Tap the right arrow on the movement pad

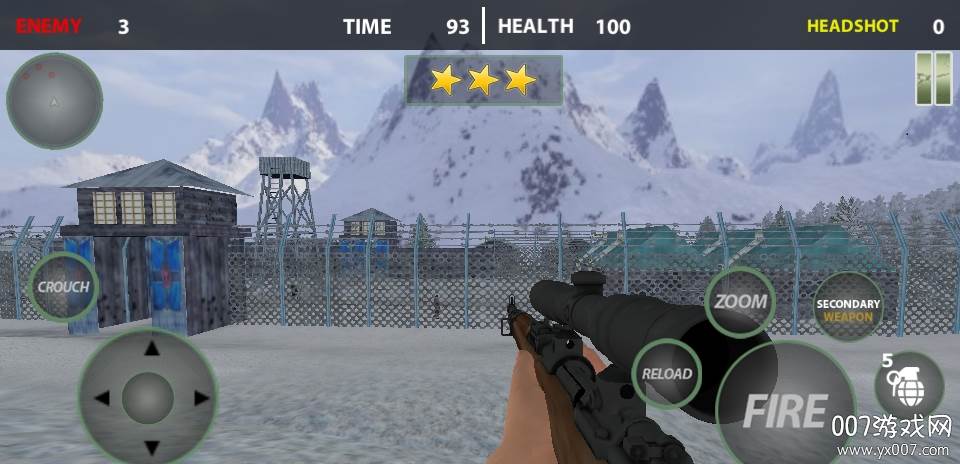pos(200,398)
